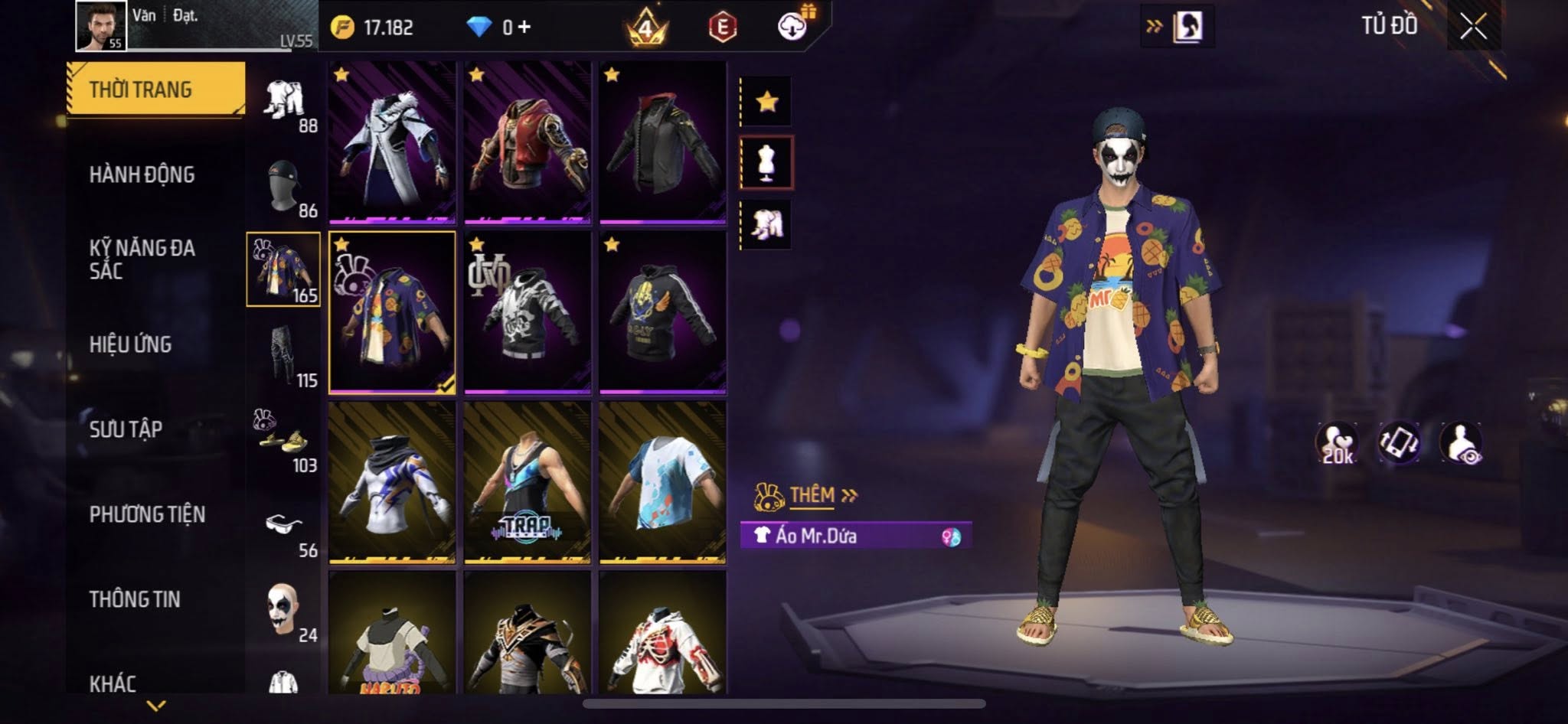This screenshot has height=724, width=1568.
Task: Close the Tủ Đồ wardrobe screen
Action: (x=1472, y=28)
